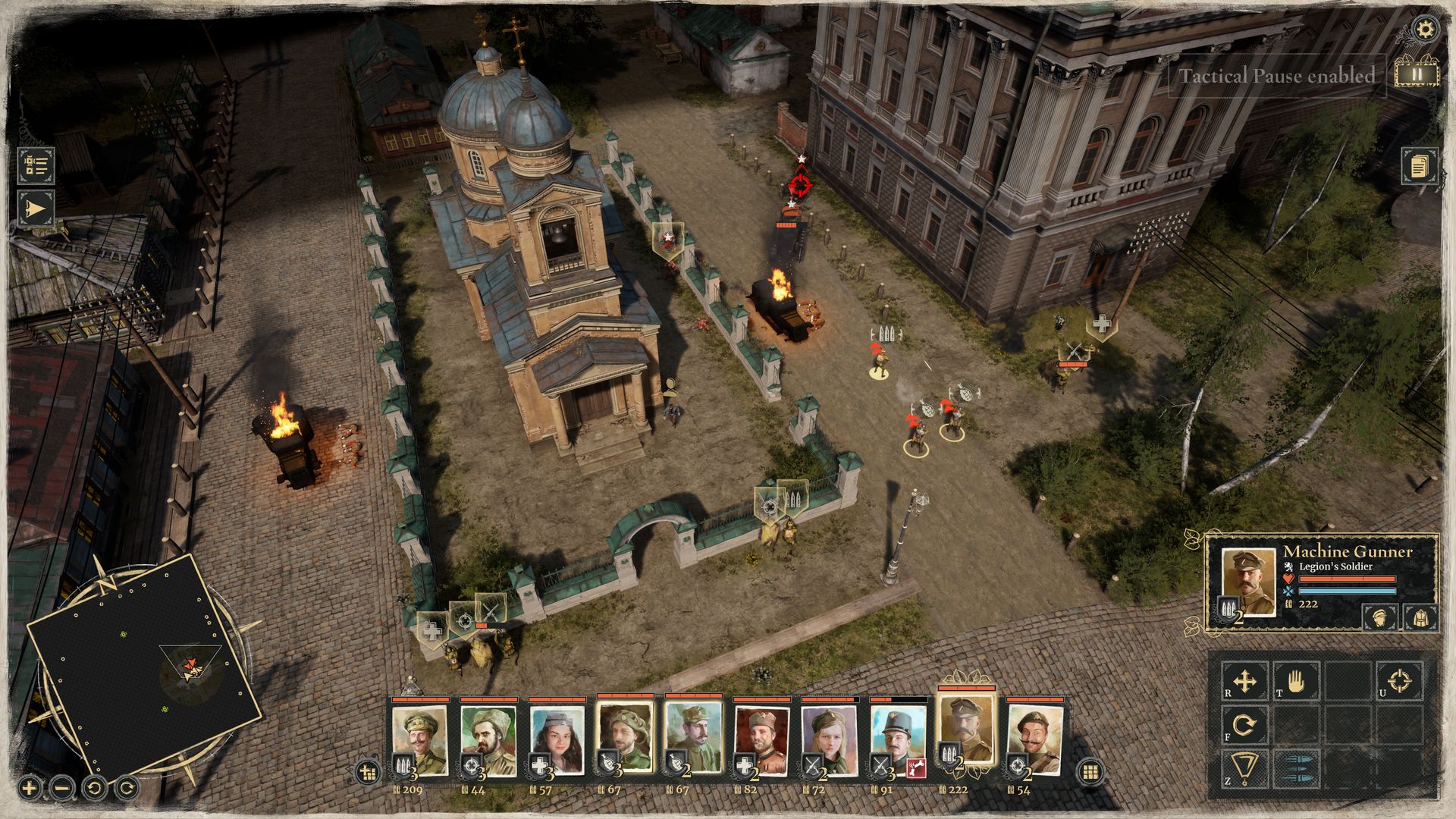1456x819 pixels.
Task: Zoom in the minimap with plus button
Action: pos(29,788)
